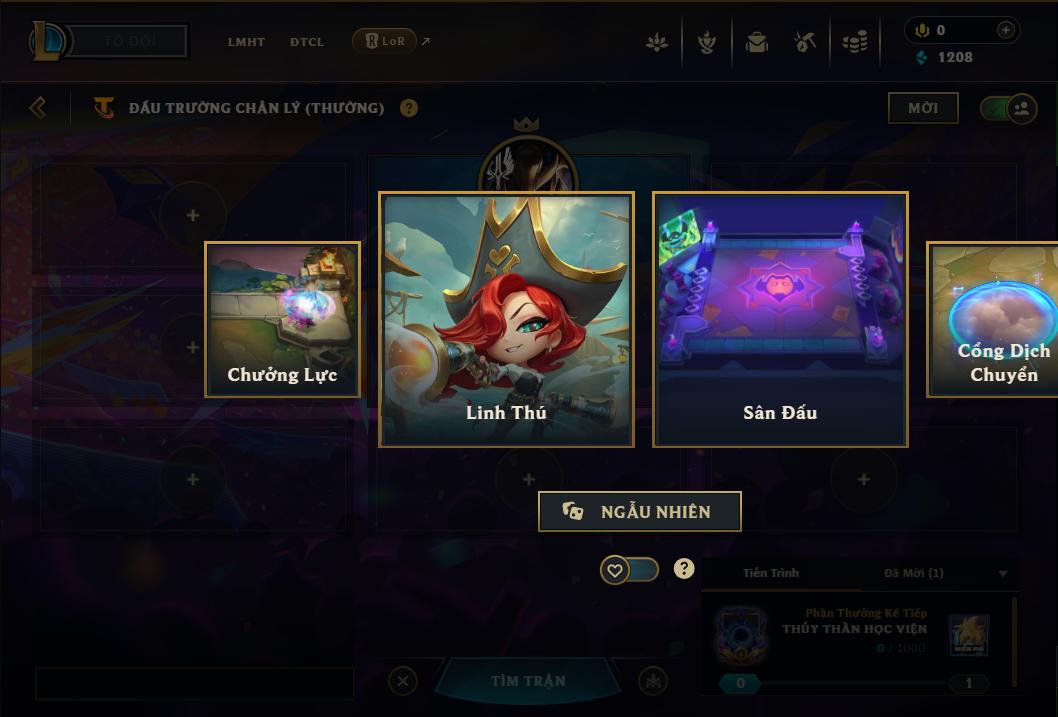
Task: Toggle the heart favorites switch
Action: point(629,570)
